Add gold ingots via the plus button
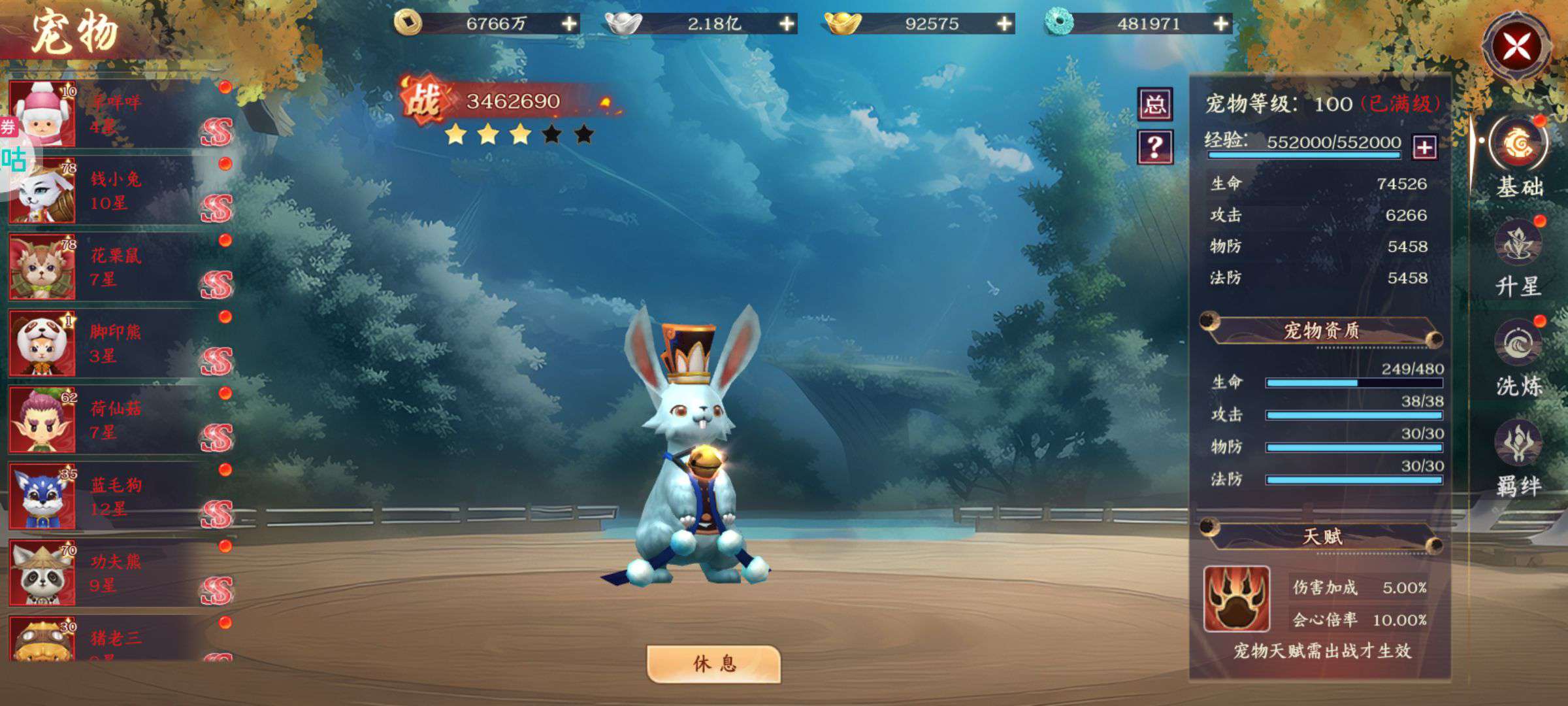 click(x=1004, y=24)
